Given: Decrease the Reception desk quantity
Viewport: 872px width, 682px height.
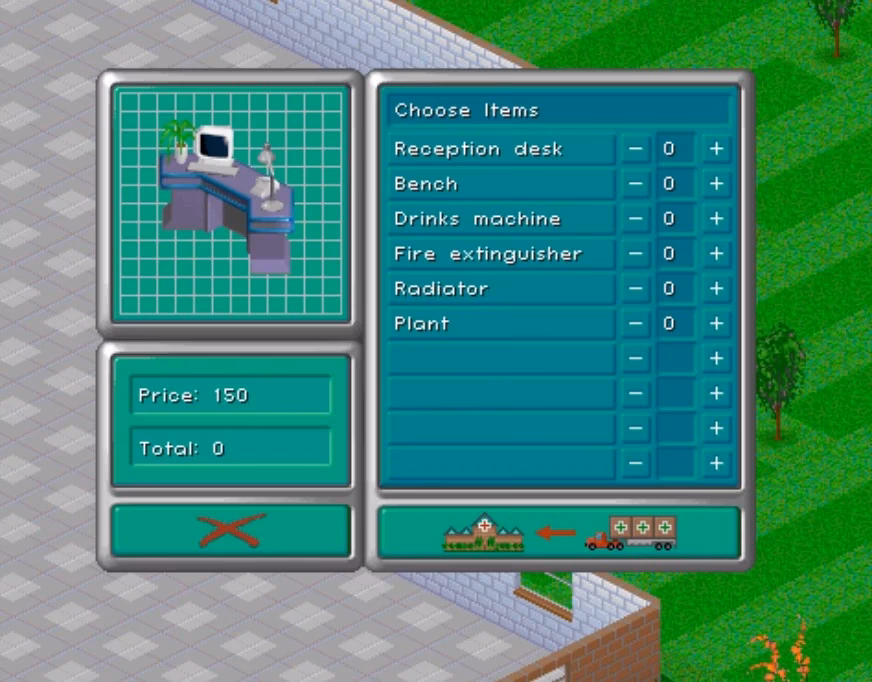Looking at the screenshot, I should pos(636,150).
